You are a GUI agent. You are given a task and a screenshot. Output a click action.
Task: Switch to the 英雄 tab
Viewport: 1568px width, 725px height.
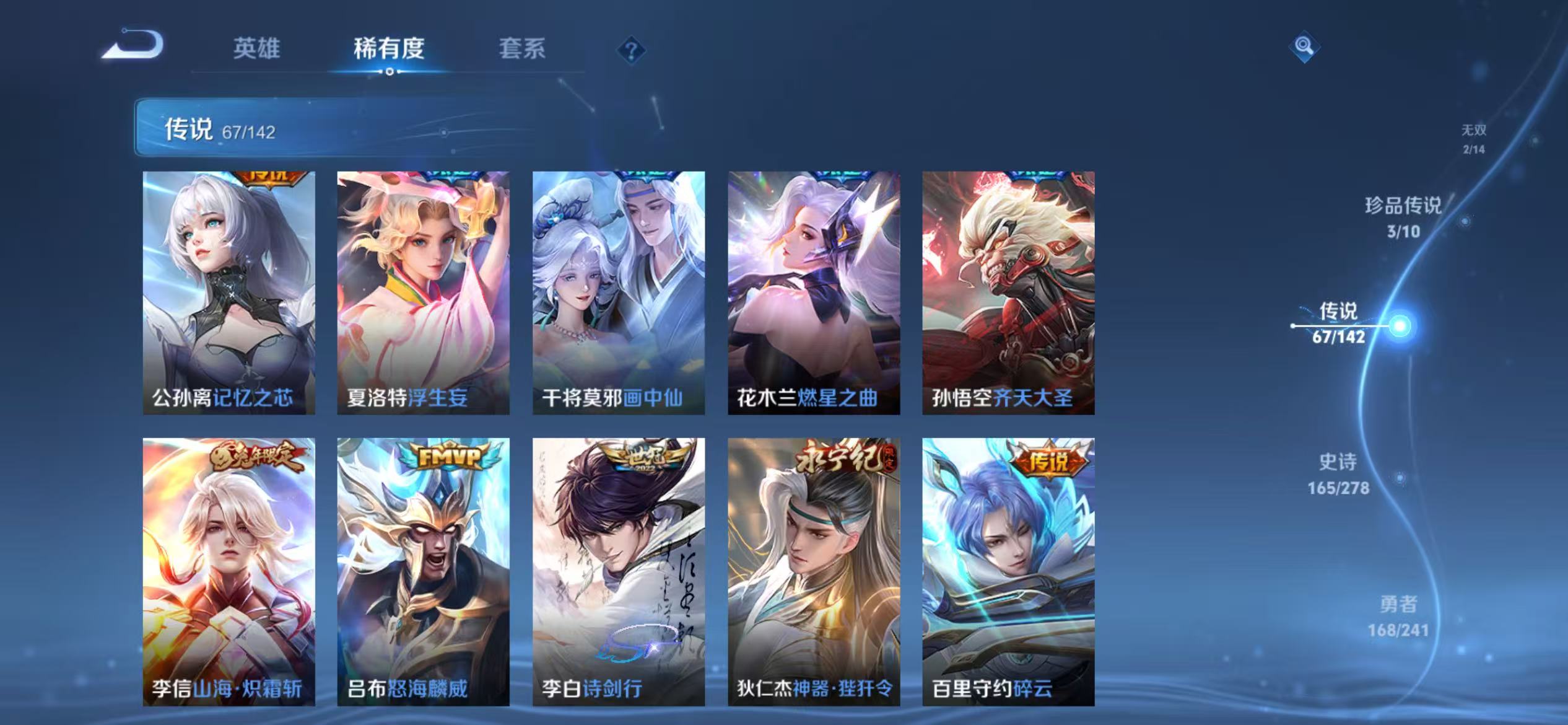(x=257, y=50)
